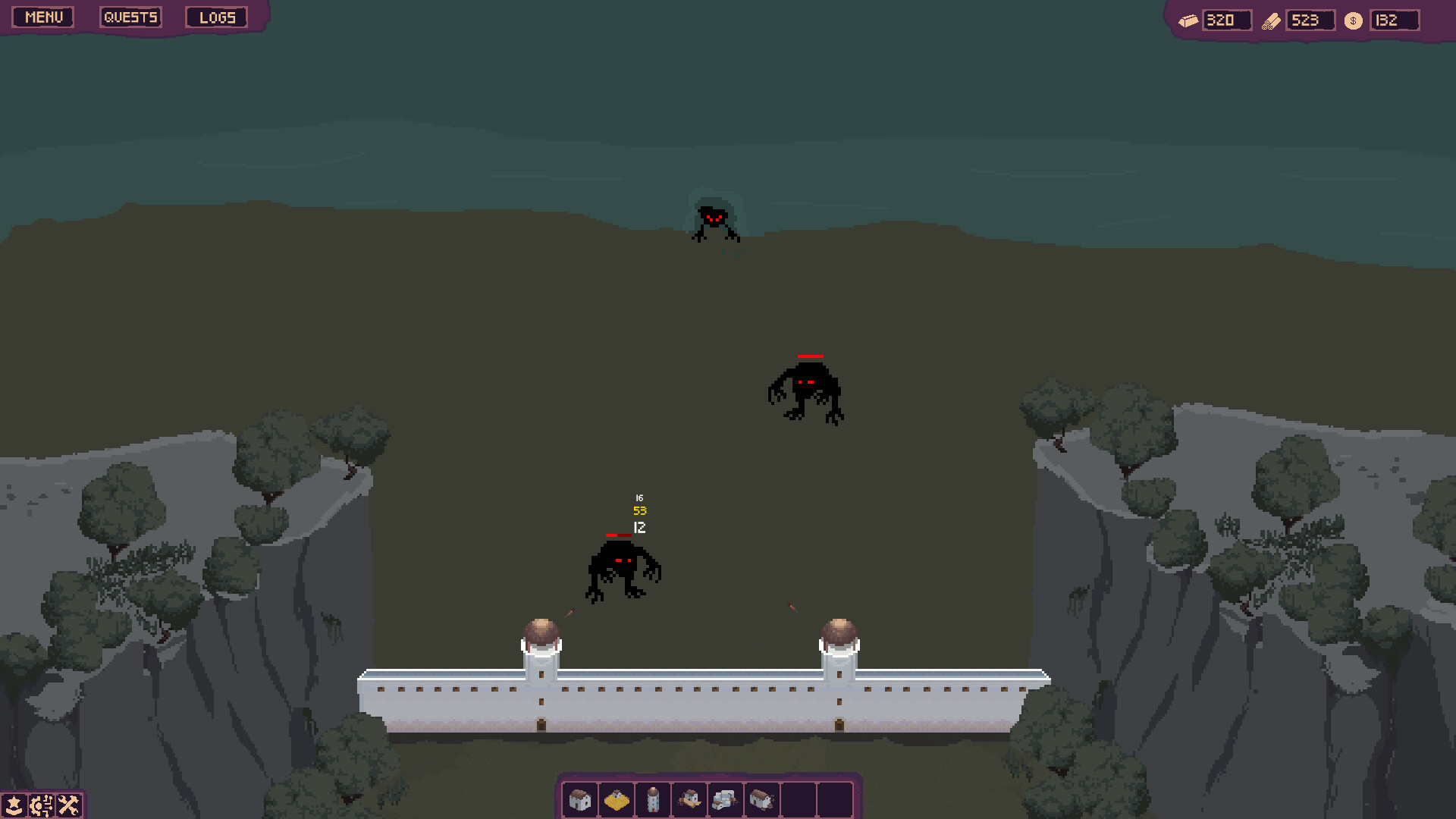
Task: Select the sawmill building icon
Action: (689, 799)
